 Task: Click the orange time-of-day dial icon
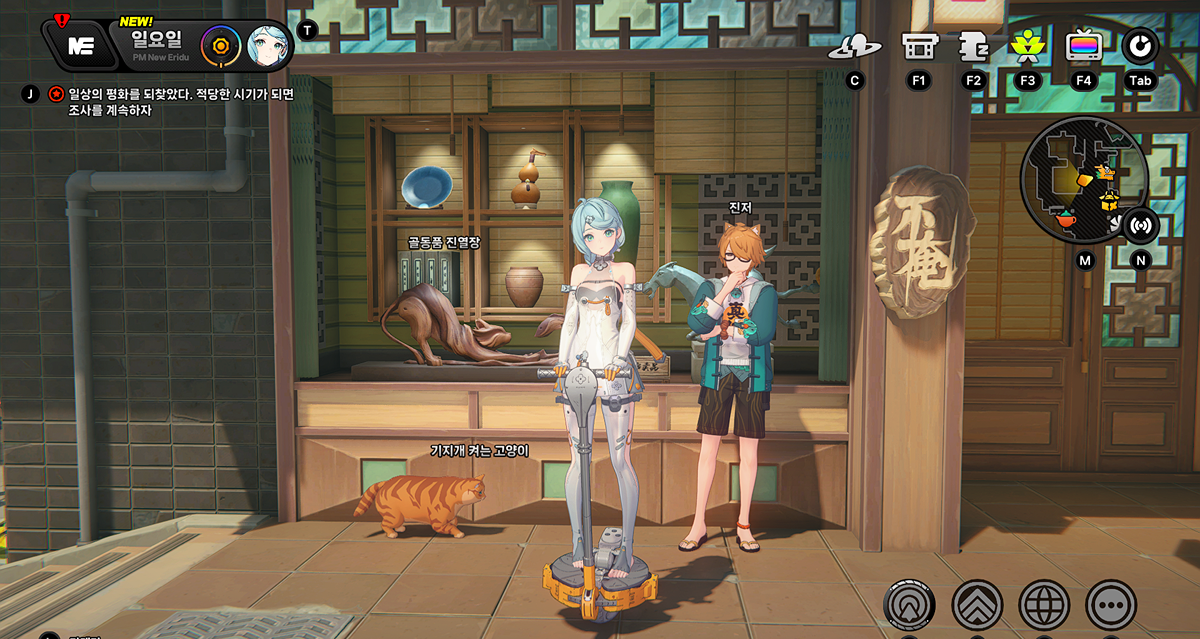(219, 45)
